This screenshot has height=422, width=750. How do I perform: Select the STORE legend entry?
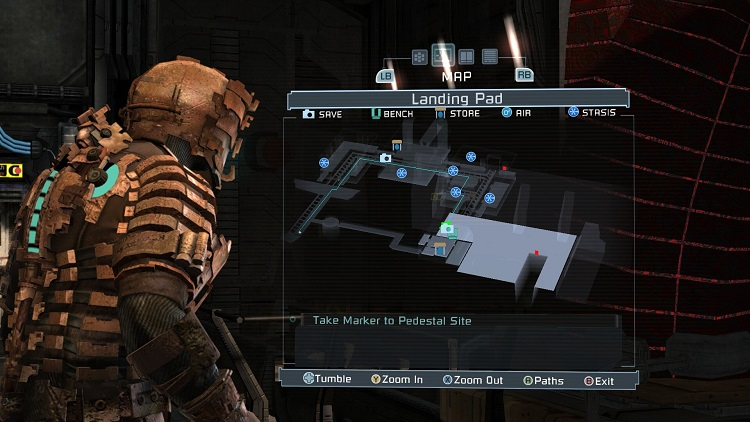458,114
